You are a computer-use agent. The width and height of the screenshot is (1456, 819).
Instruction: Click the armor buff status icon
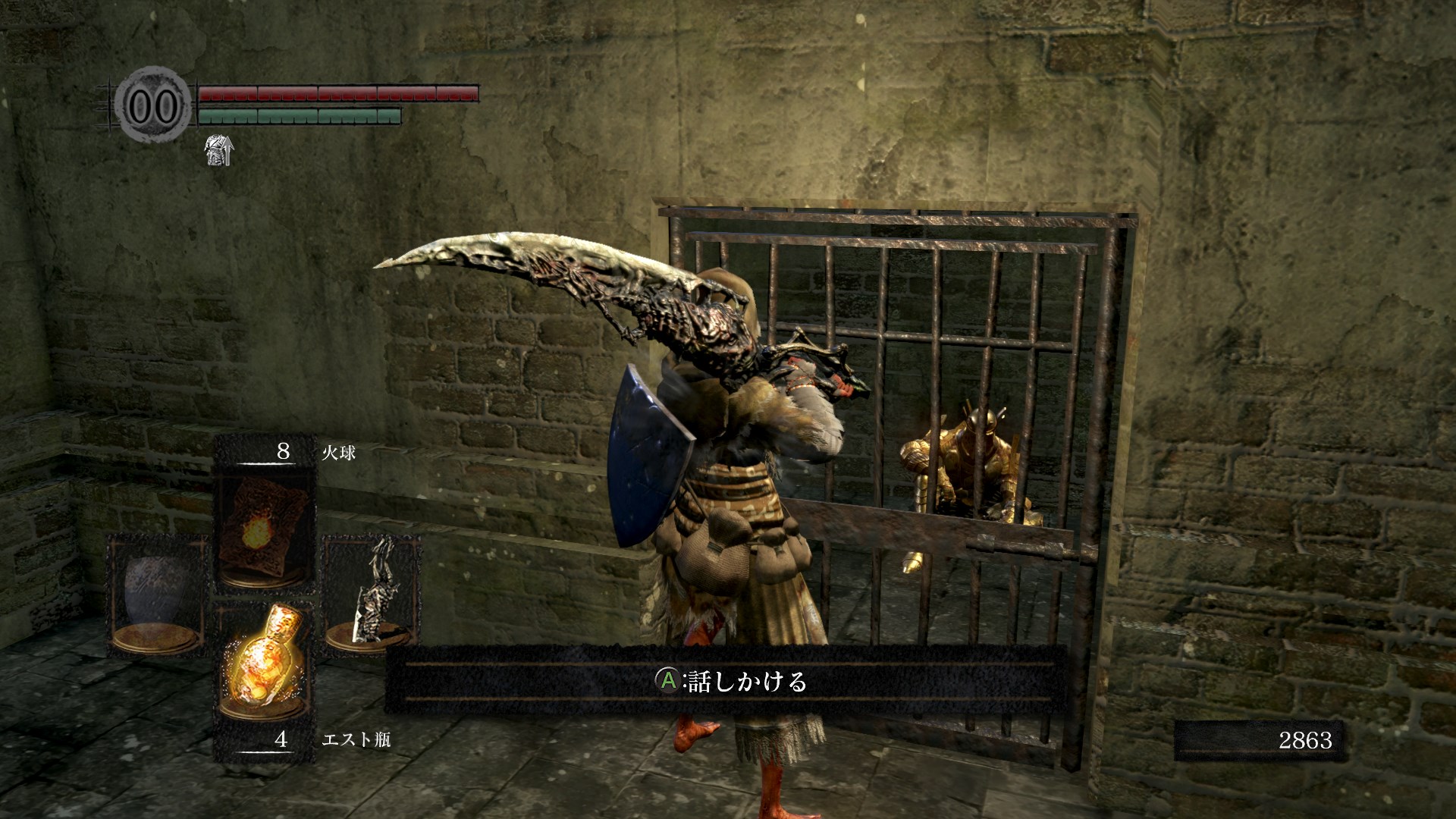tap(219, 150)
